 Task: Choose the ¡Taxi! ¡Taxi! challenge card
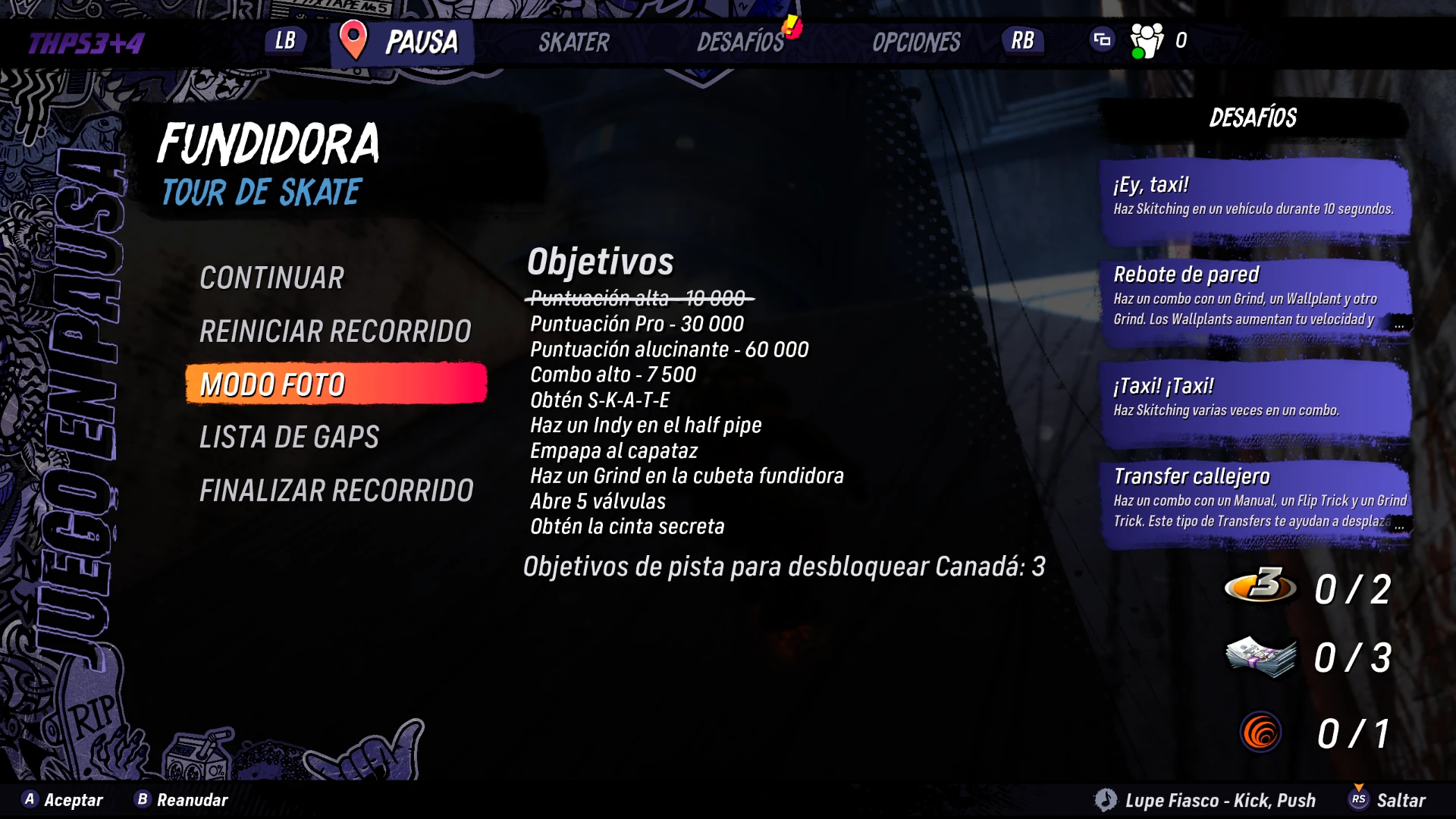[x=1255, y=399]
